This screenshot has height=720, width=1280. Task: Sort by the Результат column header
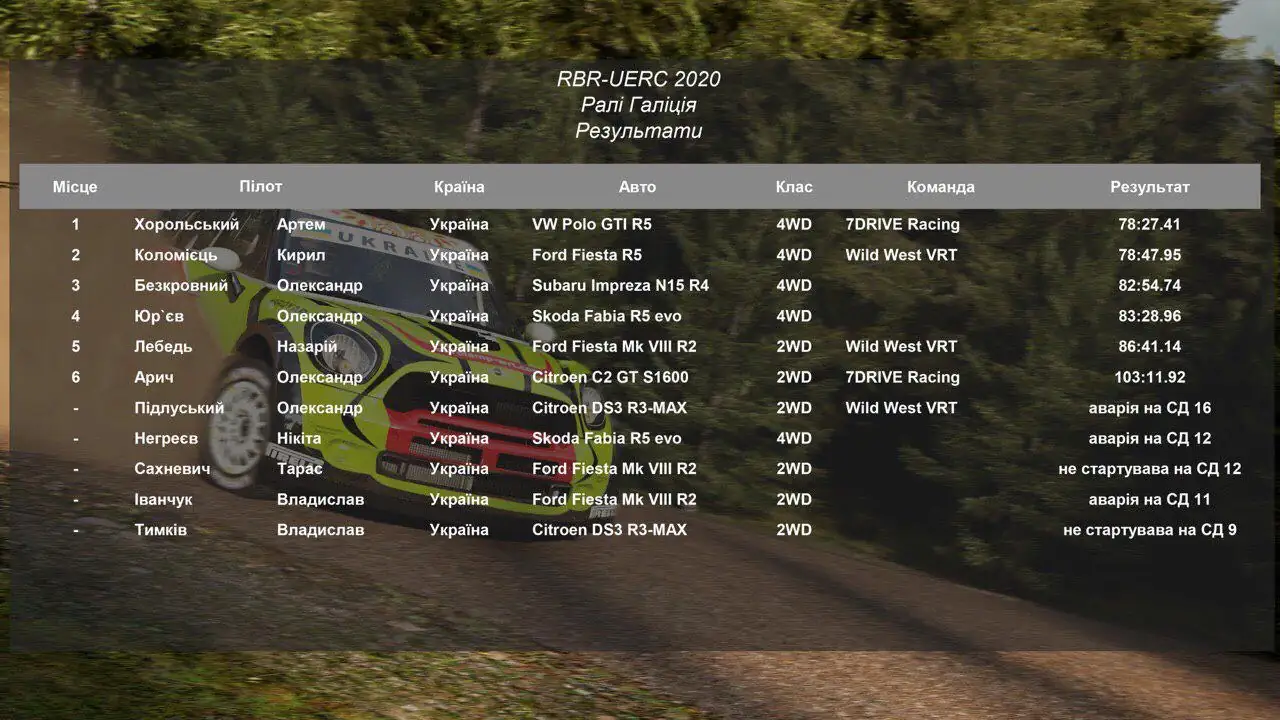pyautogui.click(x=1150, y=187)
